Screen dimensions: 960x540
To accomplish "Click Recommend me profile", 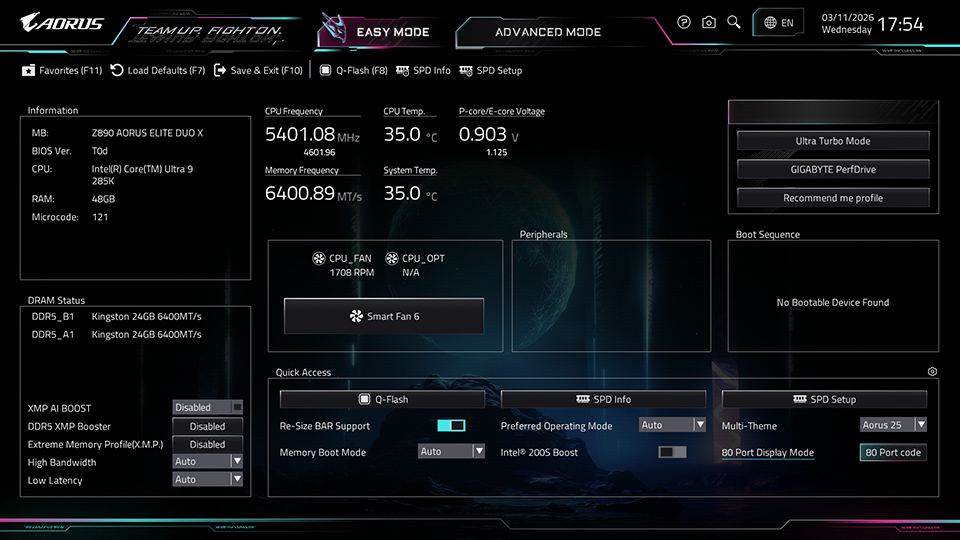I will click(832, 198).
